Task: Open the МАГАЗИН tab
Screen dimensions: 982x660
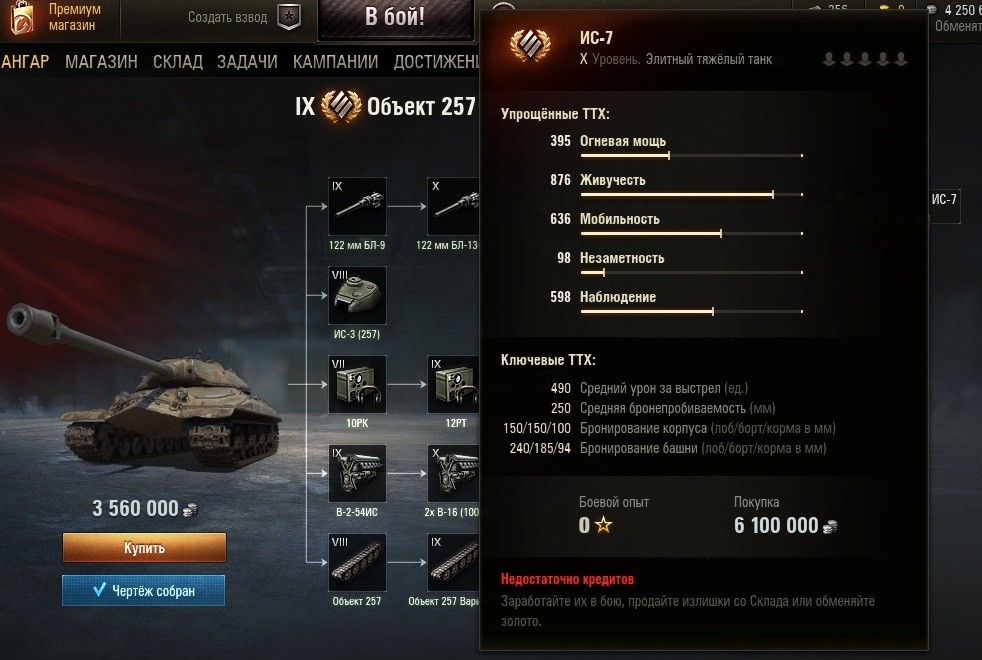Action: point(101,62)
